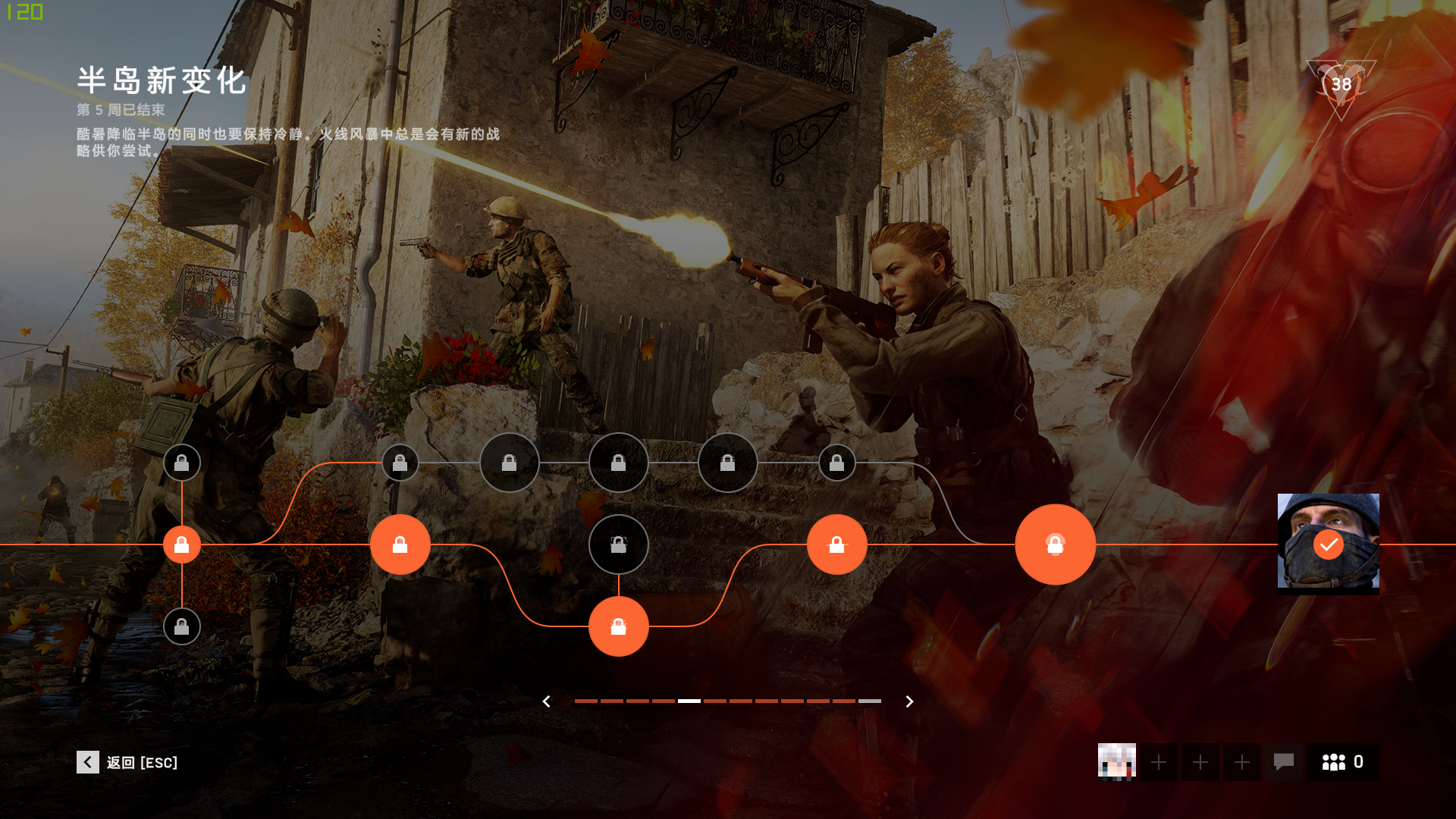Screen dimensions: 1456x819
Task: Show the next week with the right arrow
Action: pyautogui.click(x=909, y=701)
